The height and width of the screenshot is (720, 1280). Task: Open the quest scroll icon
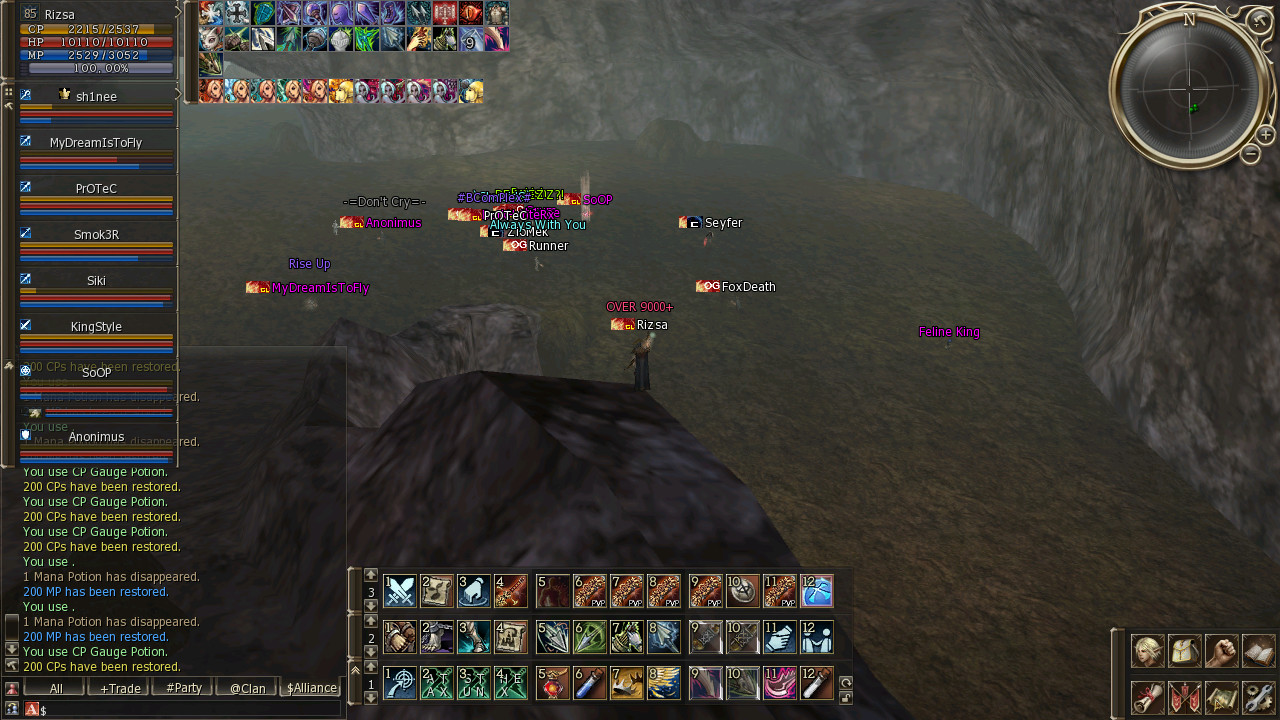pyautogui.click(x=1147, y=697)
